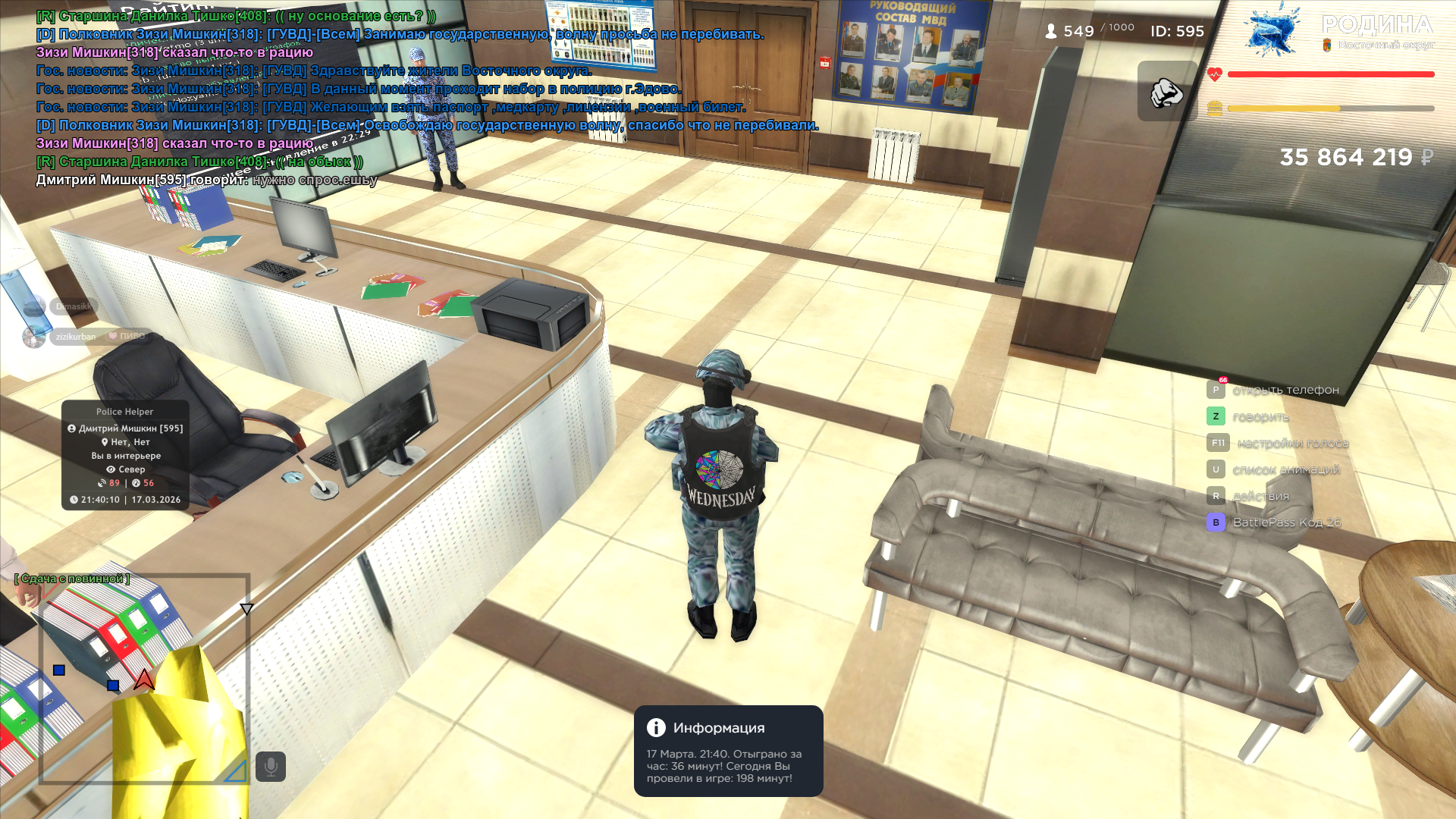The width and height of the screenshot is (1456, 819).
Task: Open the minimap radar
Action: 144,679
